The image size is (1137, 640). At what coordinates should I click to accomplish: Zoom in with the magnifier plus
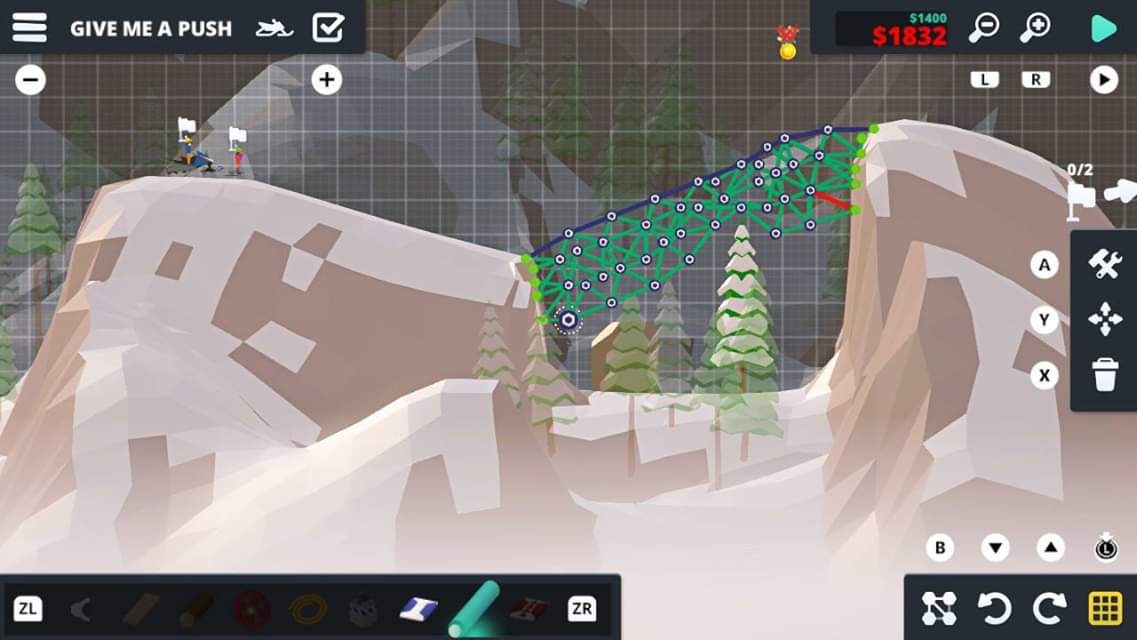(1035, 28)
